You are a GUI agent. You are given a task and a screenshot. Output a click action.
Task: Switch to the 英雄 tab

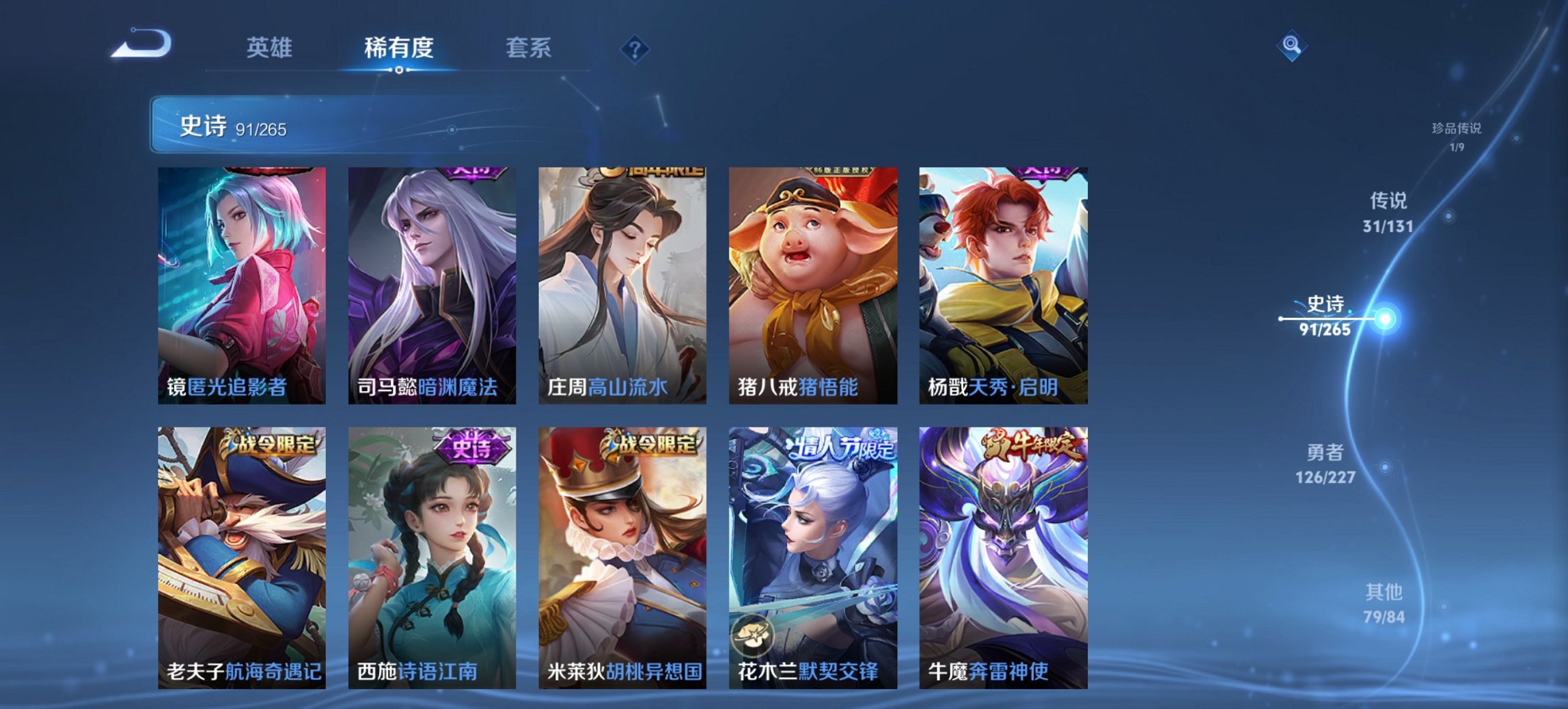[x=271, y=48]
